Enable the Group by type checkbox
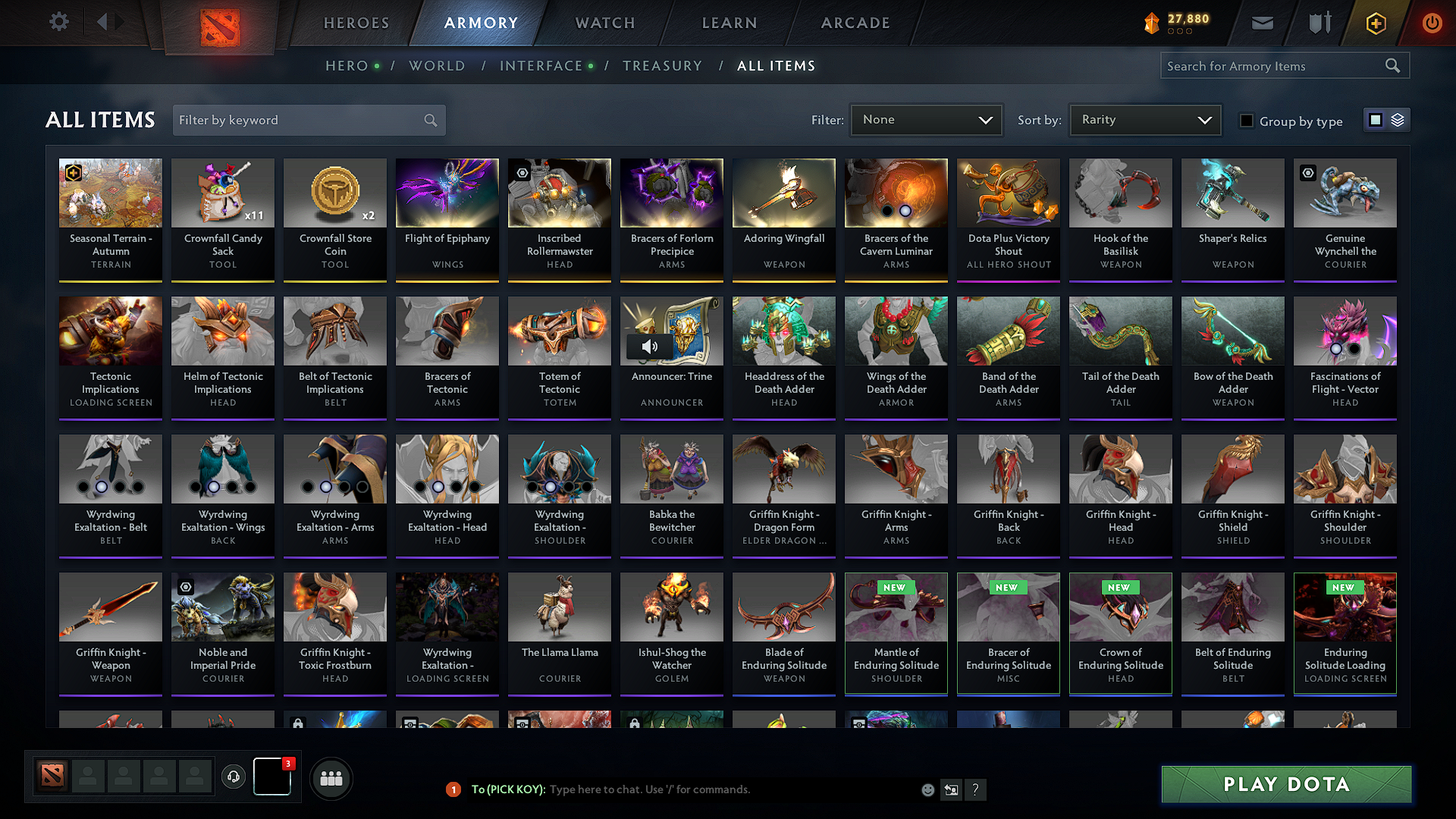The image size is (1456, 819). coord(1247,121)
